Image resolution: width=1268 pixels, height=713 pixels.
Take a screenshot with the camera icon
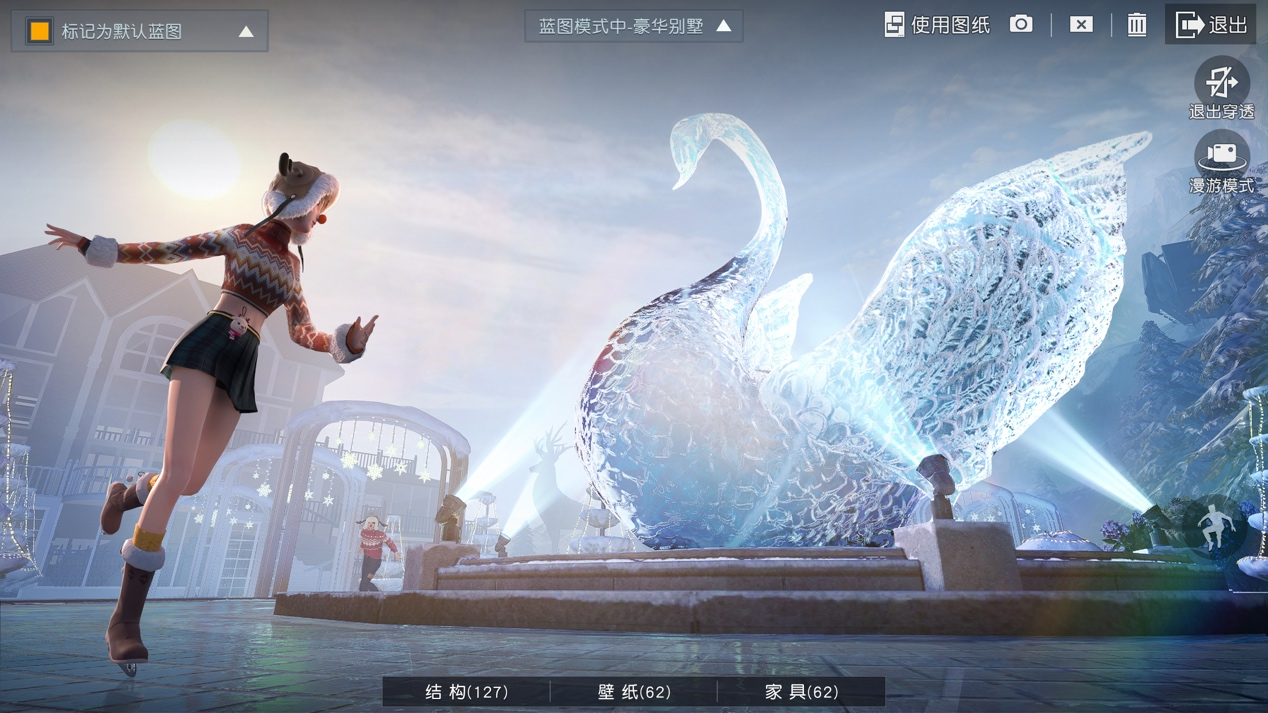coord(1021,24)
